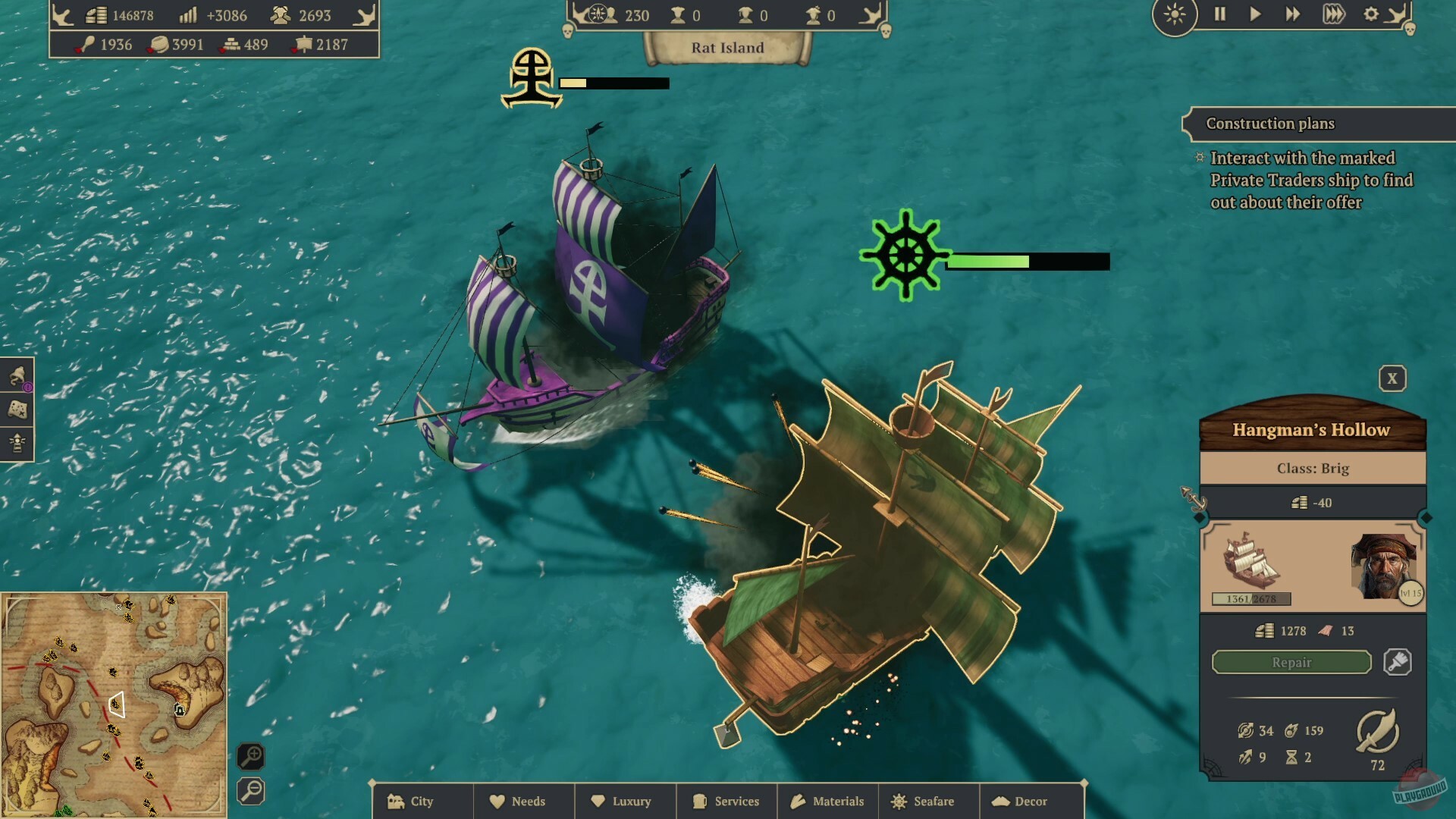Viewport: 1456px width, 819px height.
Task: Click the paintbrush icon beside the Repair button
Action: [x=1399, y=662]
